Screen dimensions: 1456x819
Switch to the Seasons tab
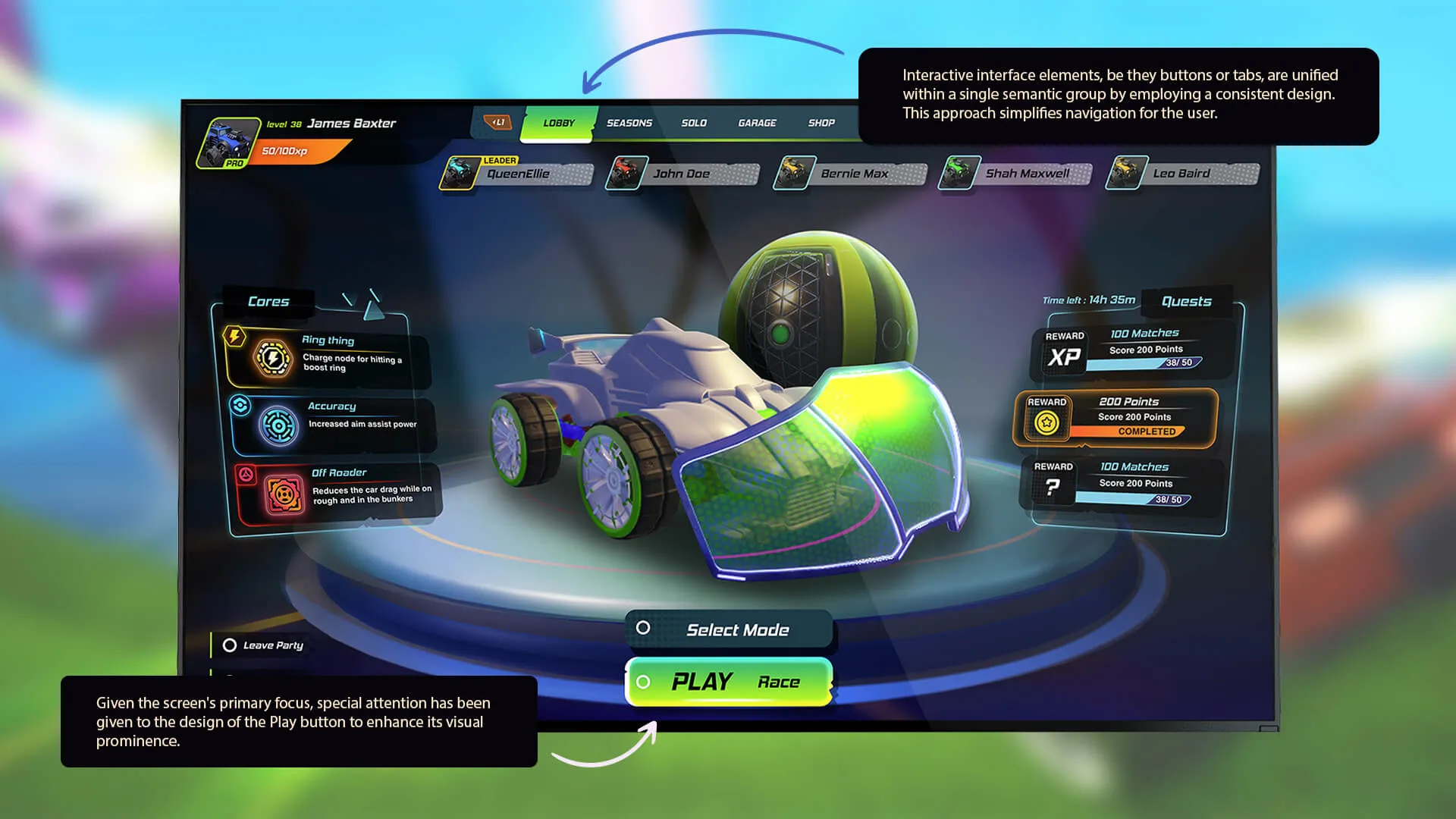[629, 123]
